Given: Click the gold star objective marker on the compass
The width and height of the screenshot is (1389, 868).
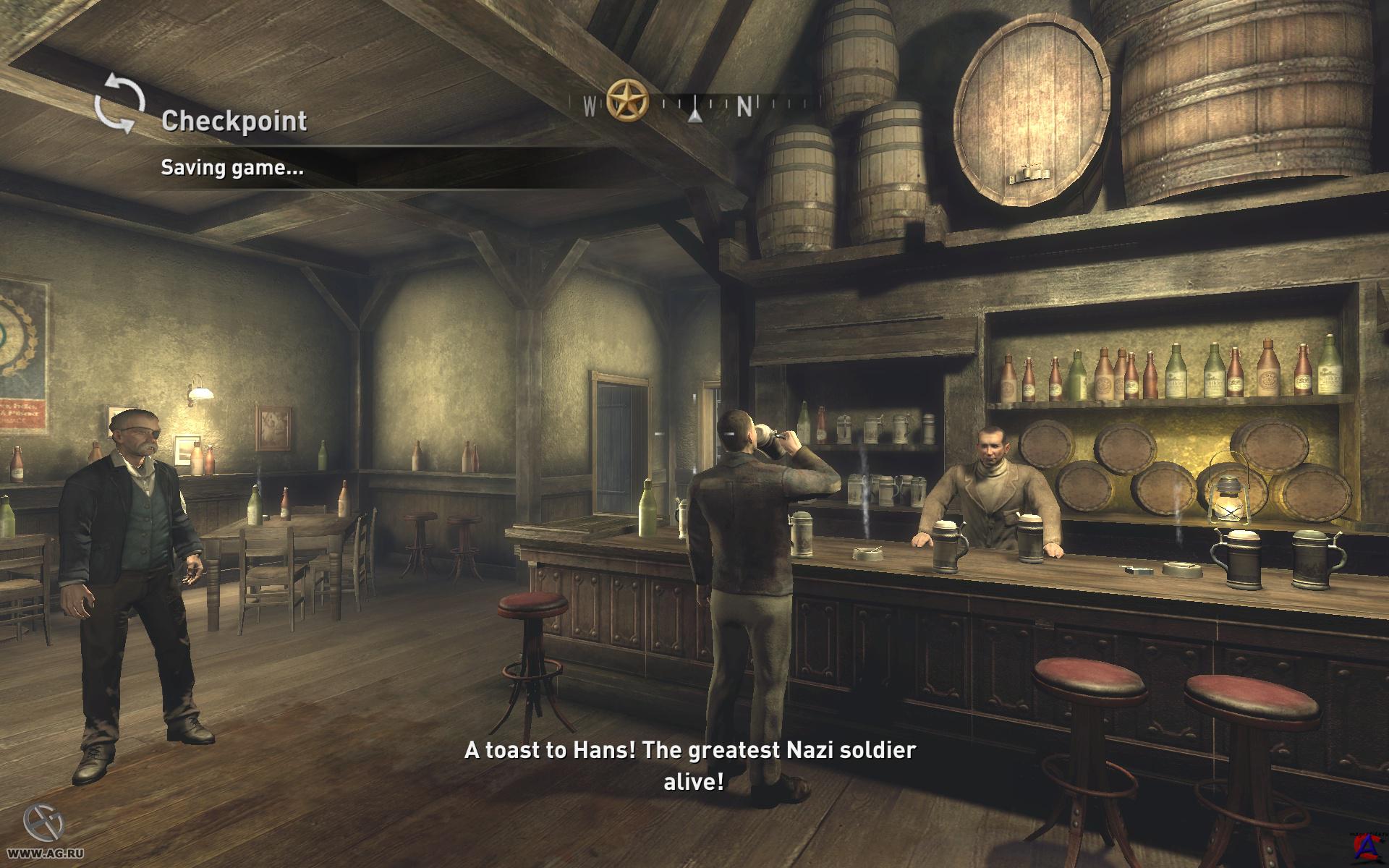Looking at the screenshot, I should [x=626, y=100].
